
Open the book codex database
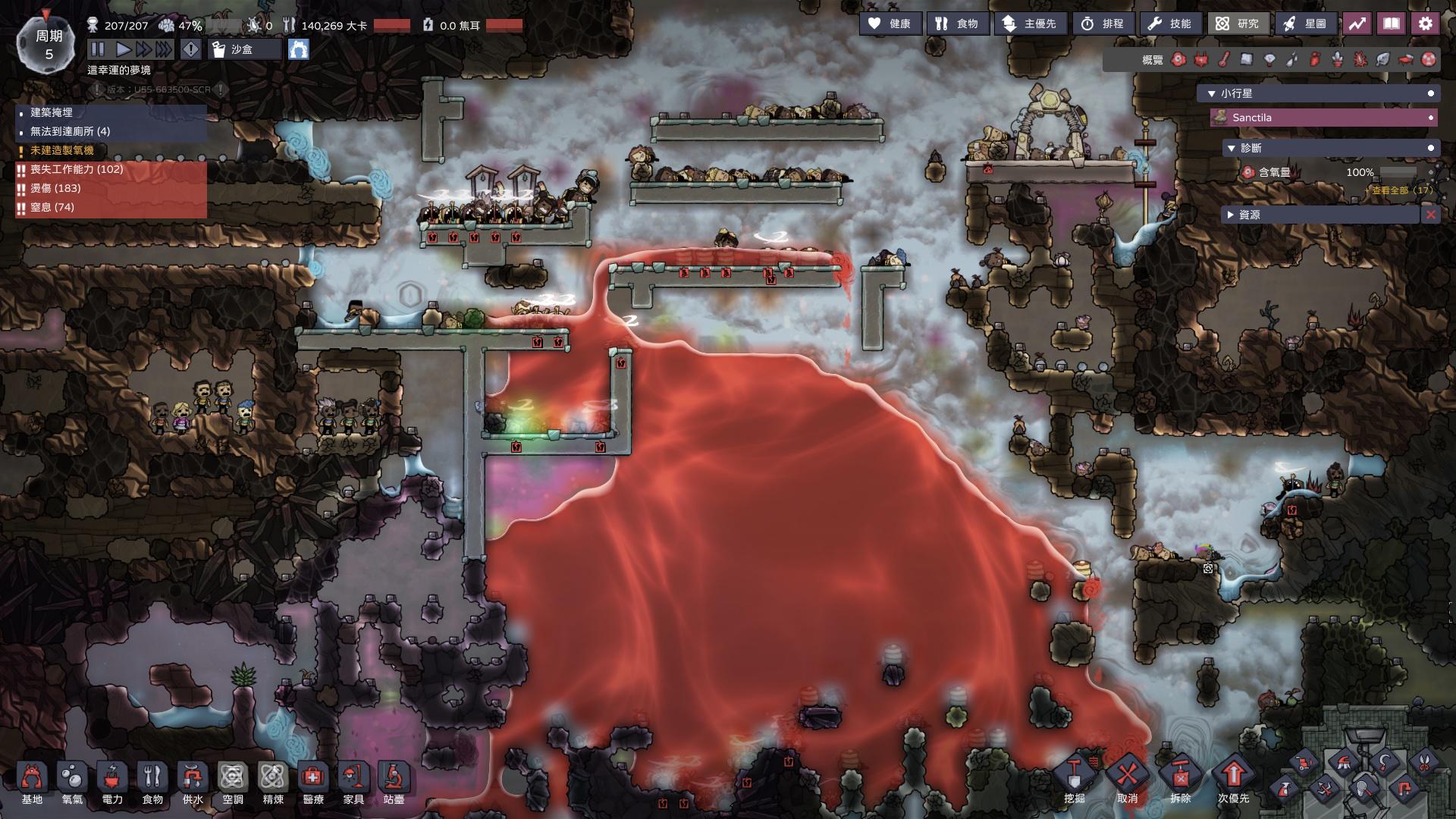point(1391,24)
